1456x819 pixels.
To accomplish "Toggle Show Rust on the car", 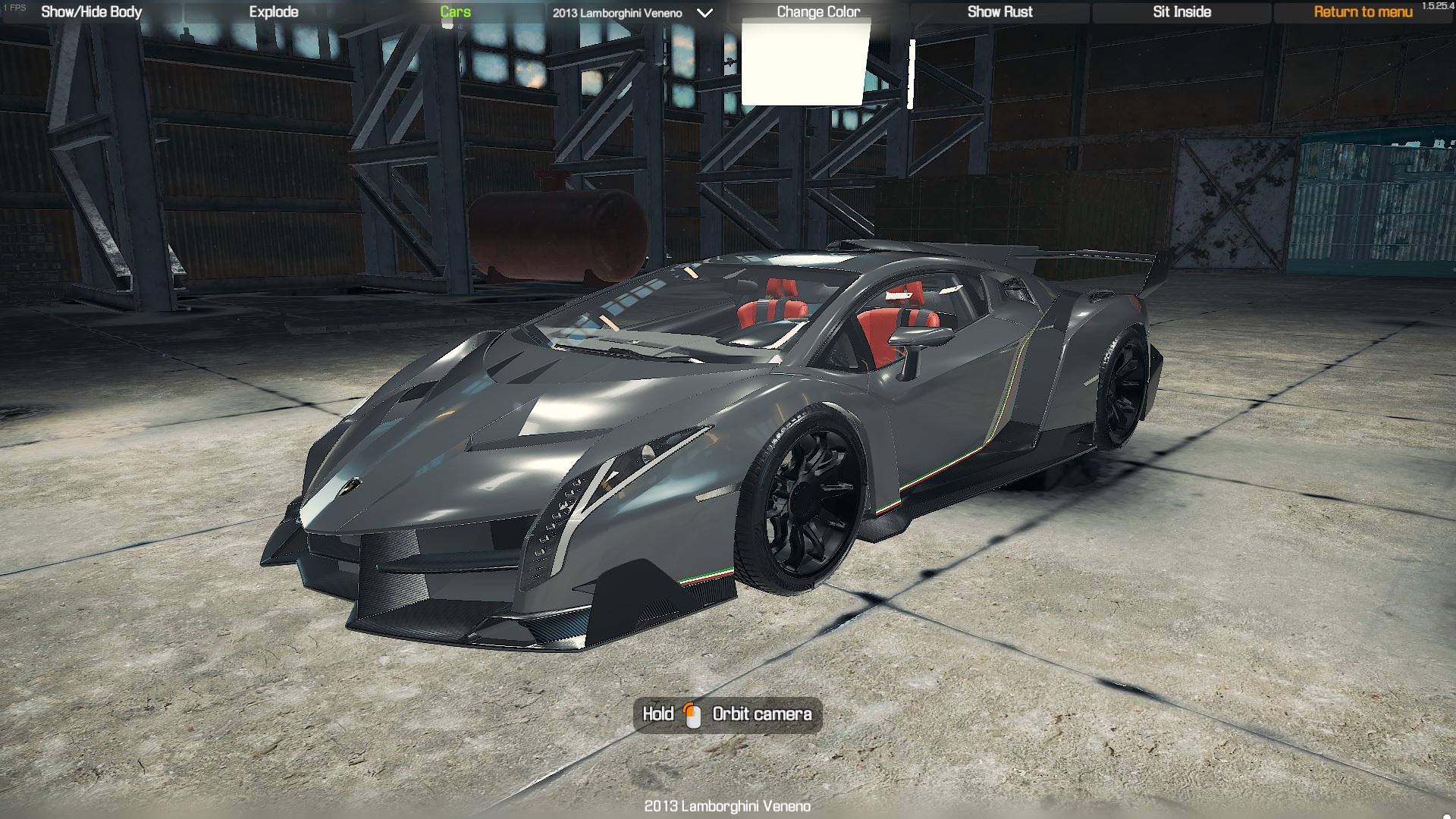I will [999, 12].
